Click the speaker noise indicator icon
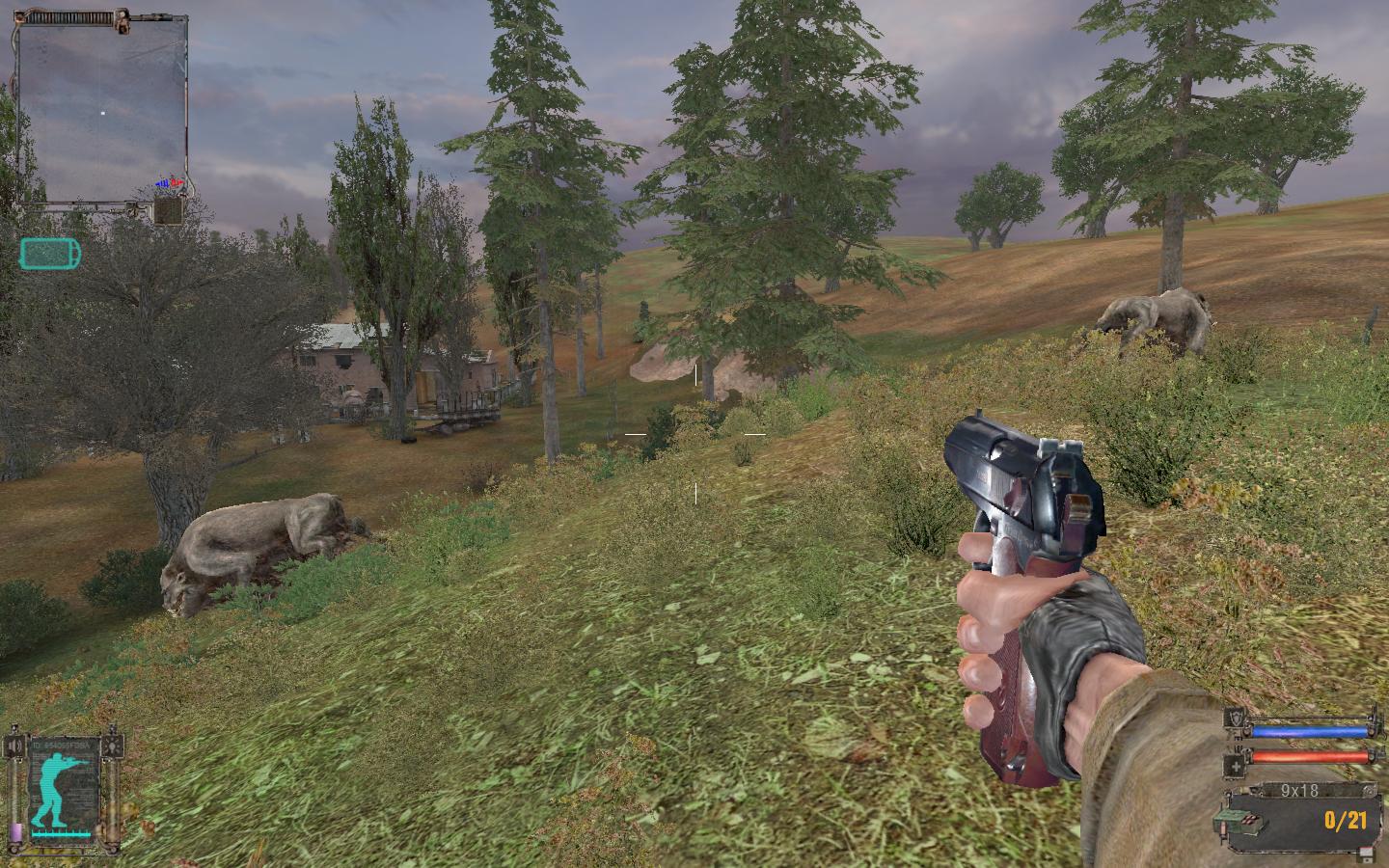The image size is (1389, 868). (13, 746)
